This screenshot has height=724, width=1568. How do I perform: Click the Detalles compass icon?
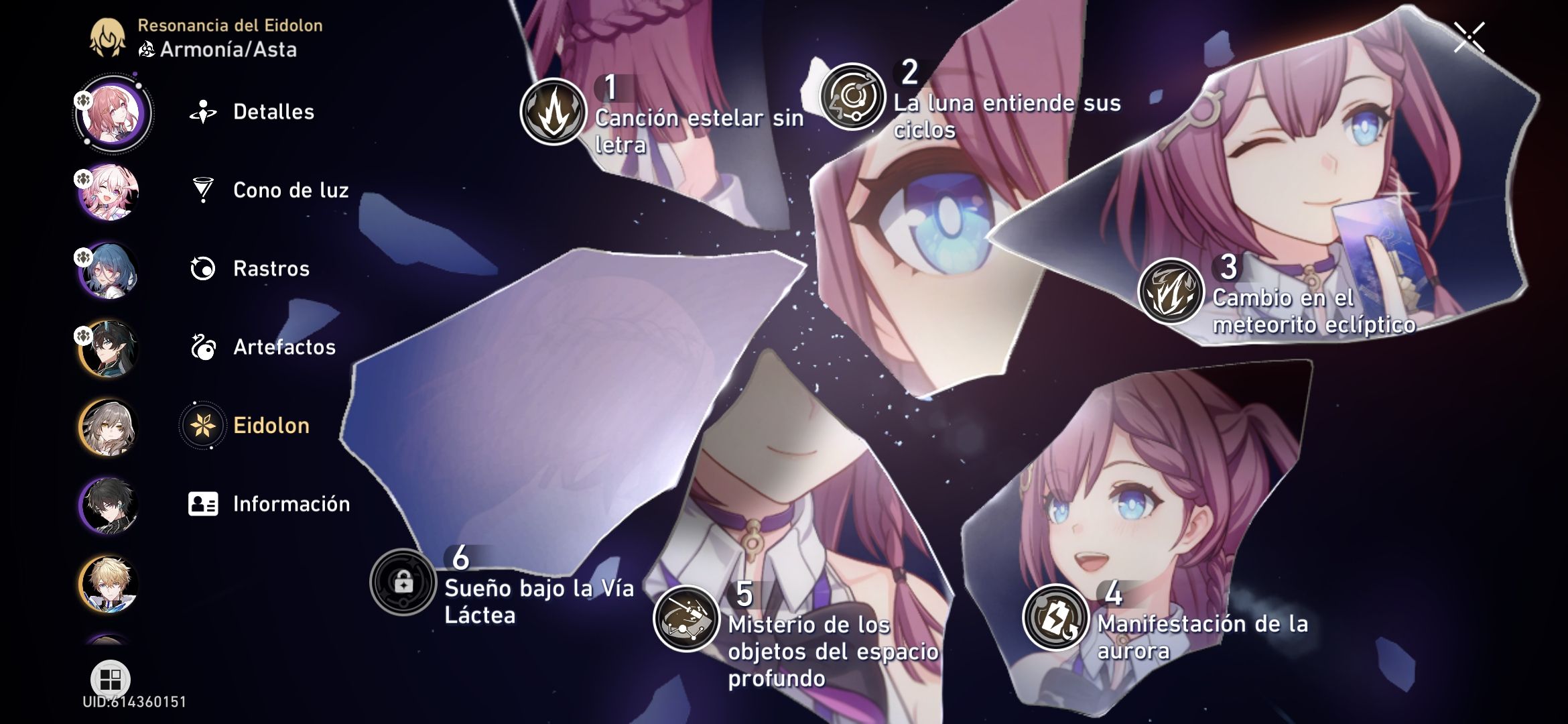[x=203, y=111]
